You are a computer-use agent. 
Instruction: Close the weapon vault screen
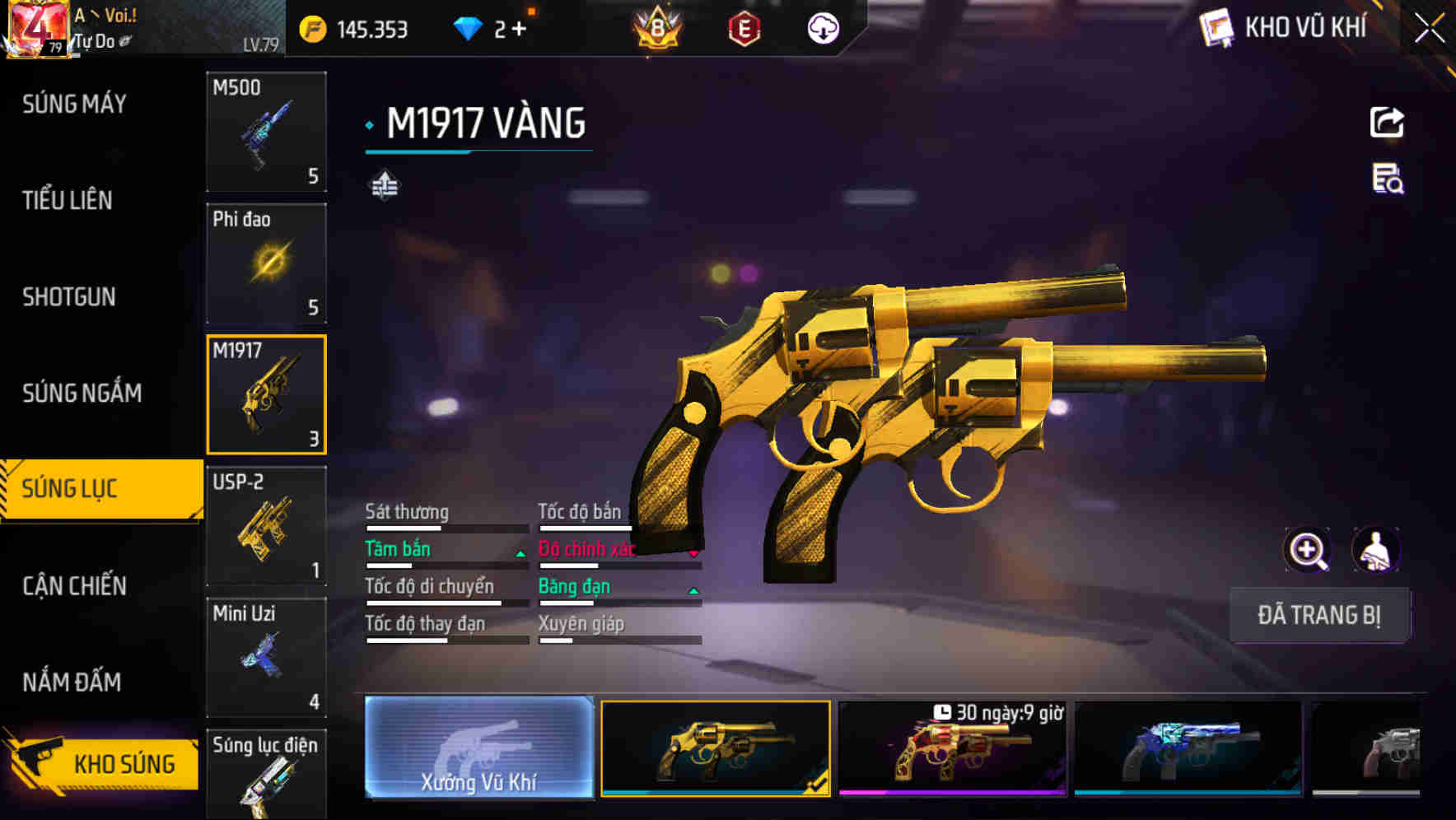coord(1429,29)
